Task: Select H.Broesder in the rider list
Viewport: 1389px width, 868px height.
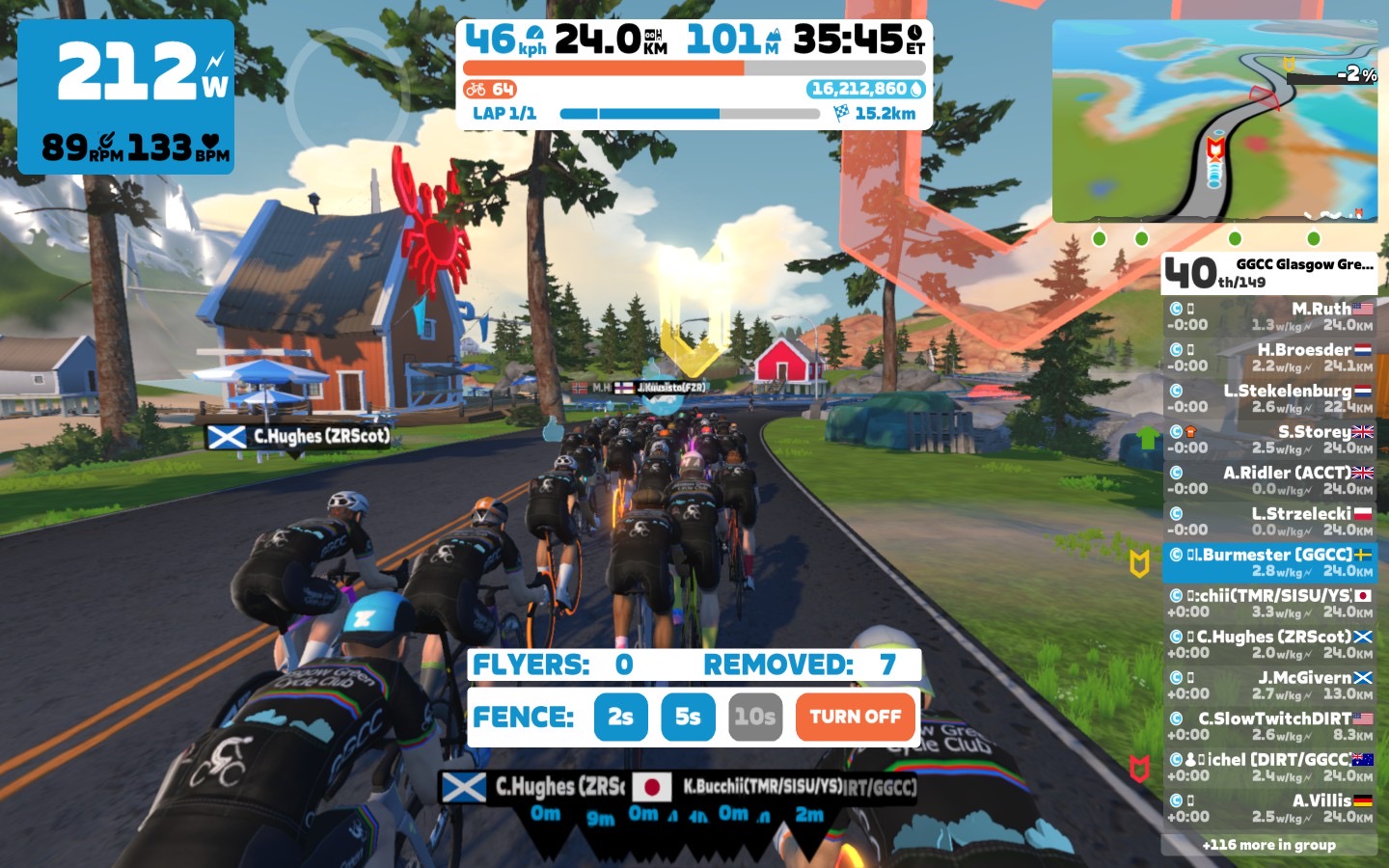Action: coord(1269,358)
